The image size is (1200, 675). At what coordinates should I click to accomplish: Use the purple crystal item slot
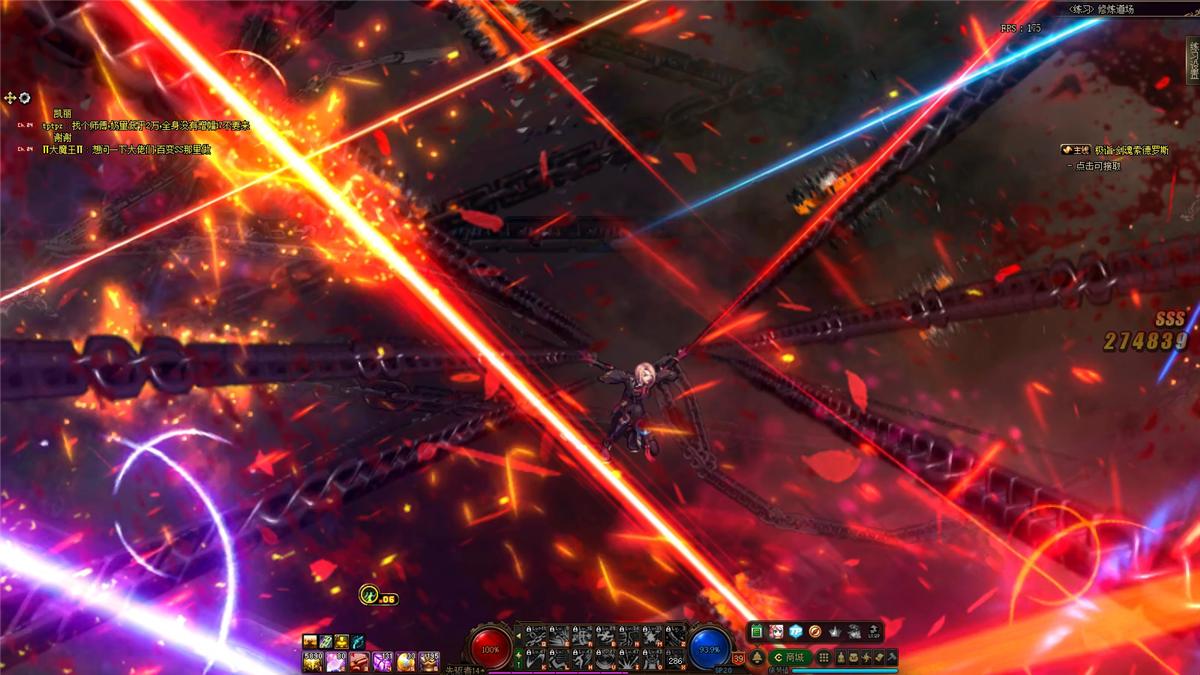382,661
